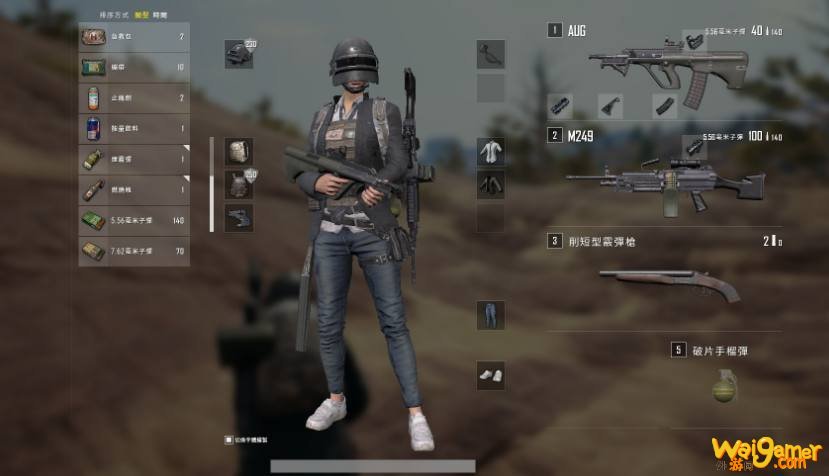This screenshot has height=476, width=829.
Task: Select the blue jeans clothing slot
Action: pos(490,314)
